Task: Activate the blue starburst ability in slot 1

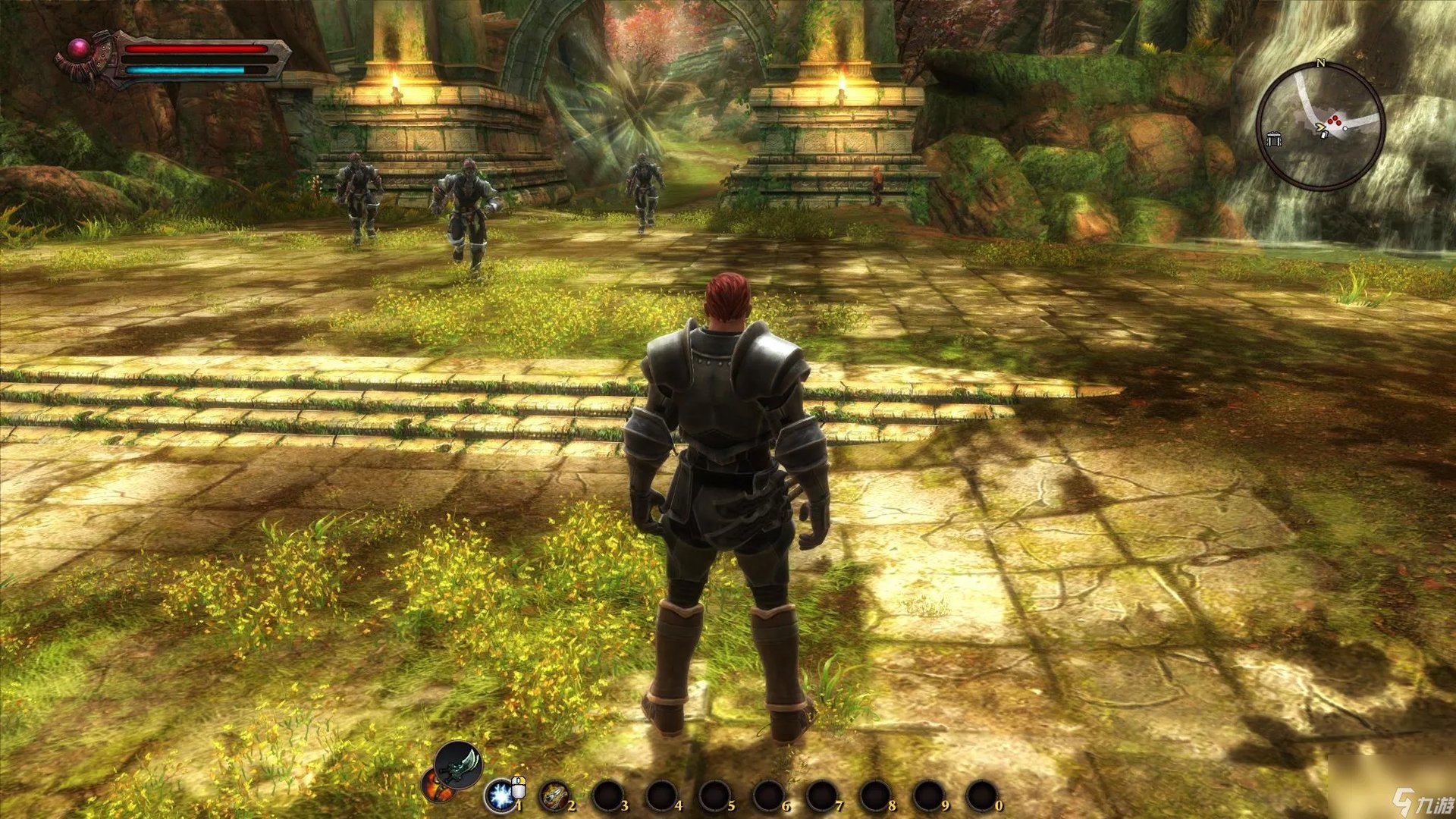Action: (500, 795)
